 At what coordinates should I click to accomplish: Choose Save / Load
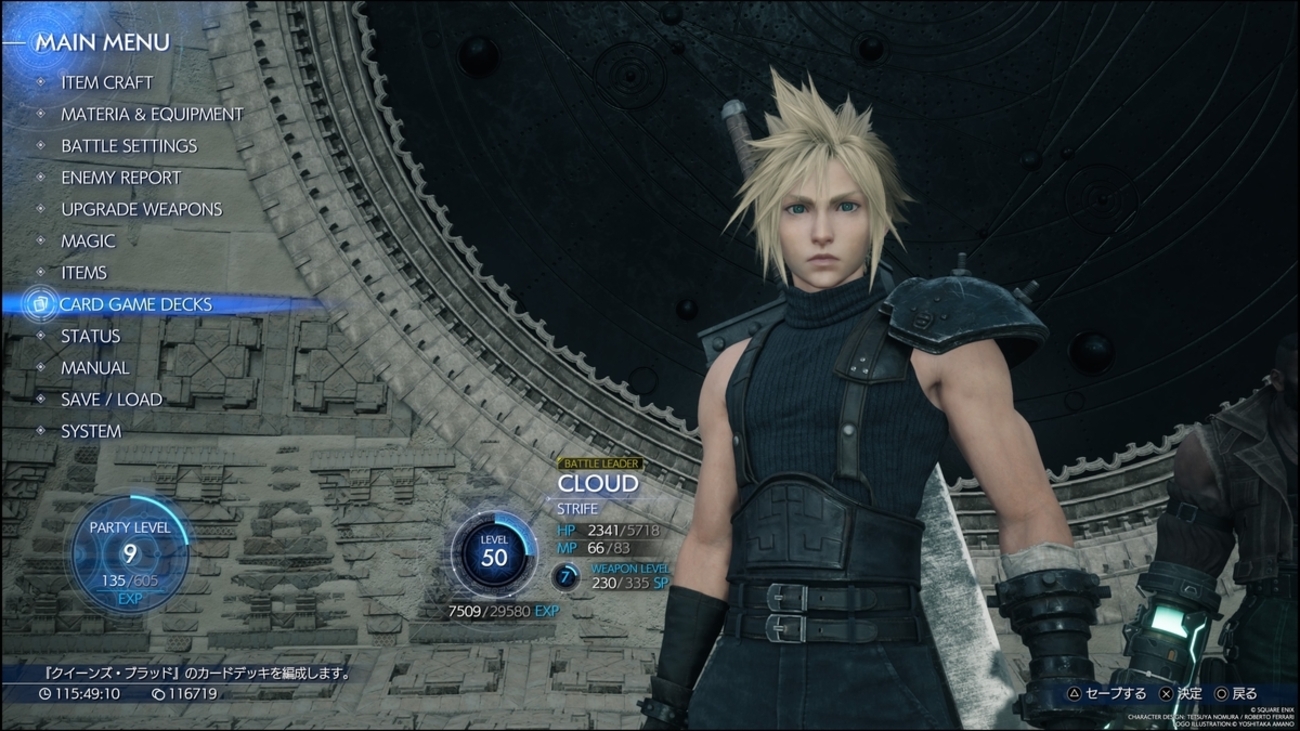(x=111, y=400)
